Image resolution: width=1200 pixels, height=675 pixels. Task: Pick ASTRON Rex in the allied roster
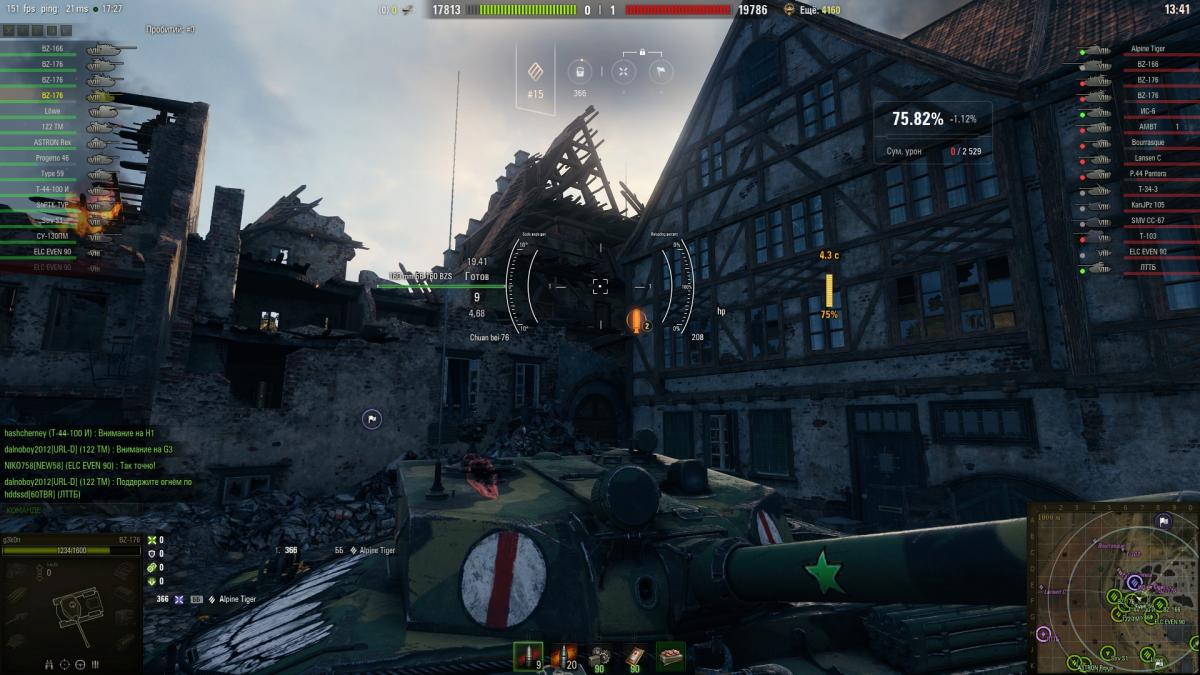pyautogui.click(x=52, y=143)
